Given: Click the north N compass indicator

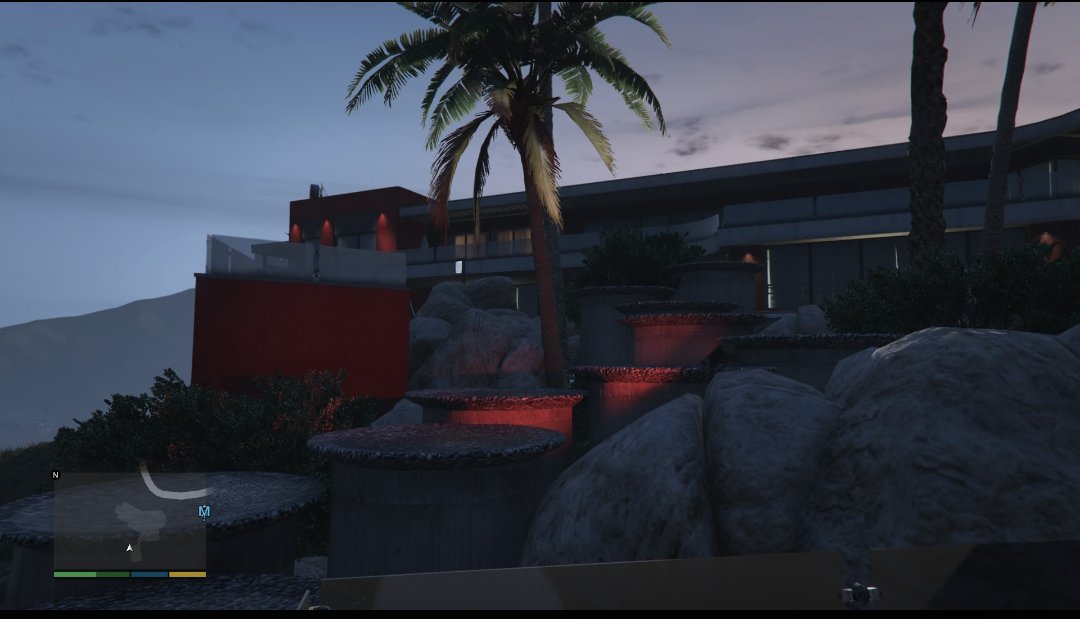Looking at the screenshot, I should [x=55, y=475].
